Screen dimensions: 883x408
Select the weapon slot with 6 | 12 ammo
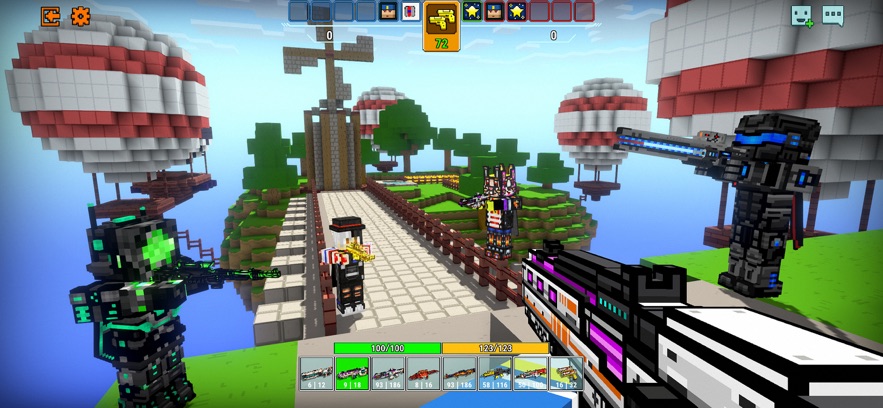pos(317,373)
